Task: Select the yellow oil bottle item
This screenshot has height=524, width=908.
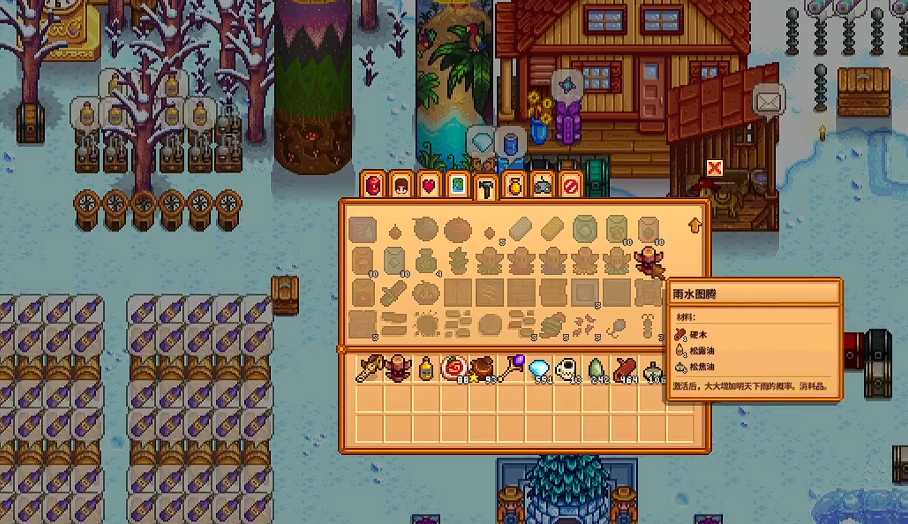Action: point(427,368)
